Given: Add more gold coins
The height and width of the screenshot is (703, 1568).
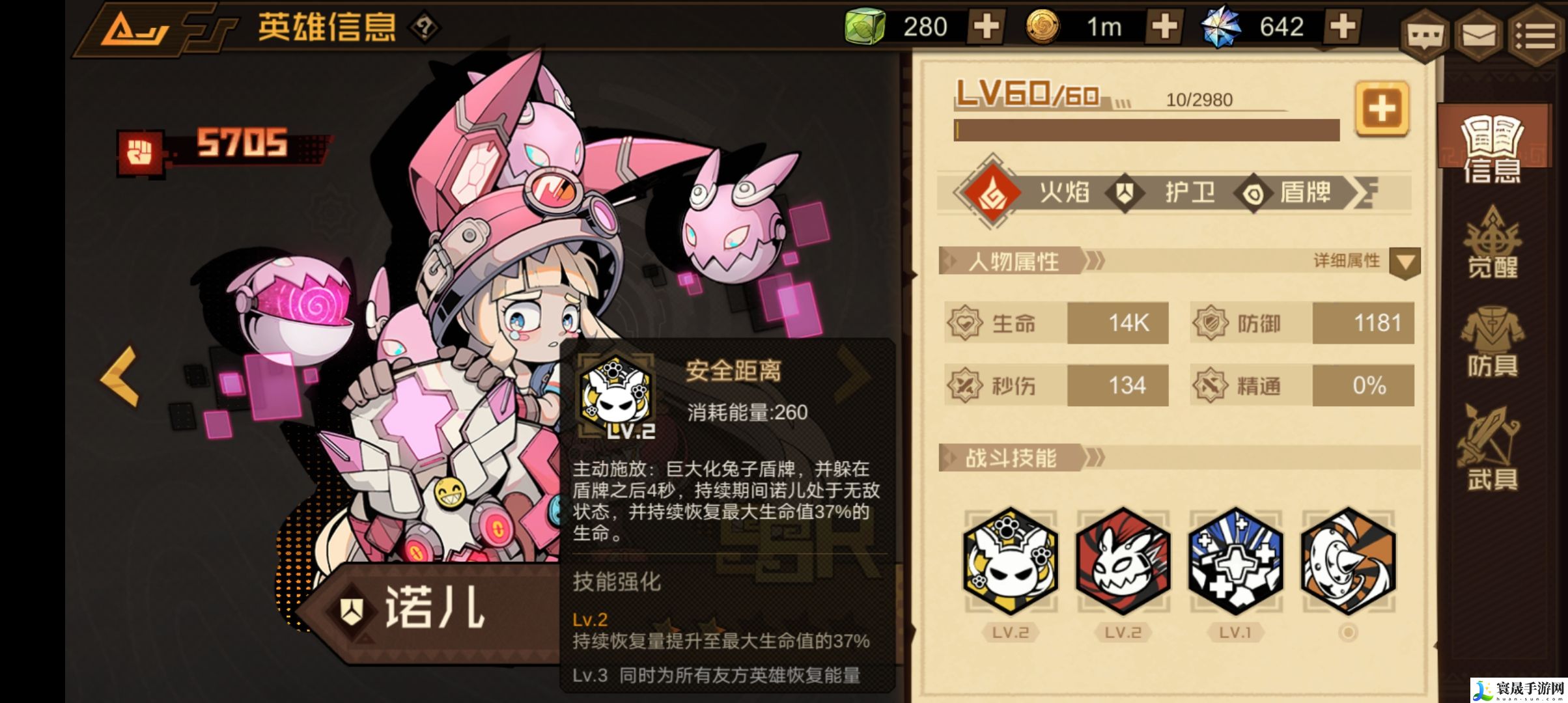Looking at the screenshot, I should click(1164, 27).
